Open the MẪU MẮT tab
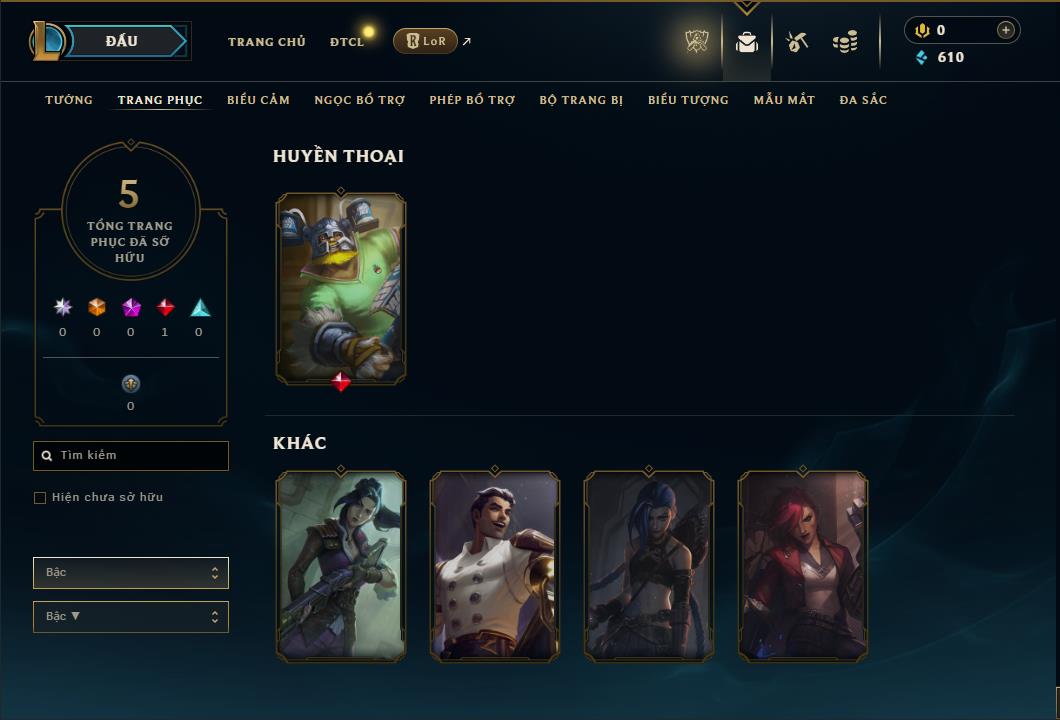This screenshot has width=1060, height=720. click(784, 100)
